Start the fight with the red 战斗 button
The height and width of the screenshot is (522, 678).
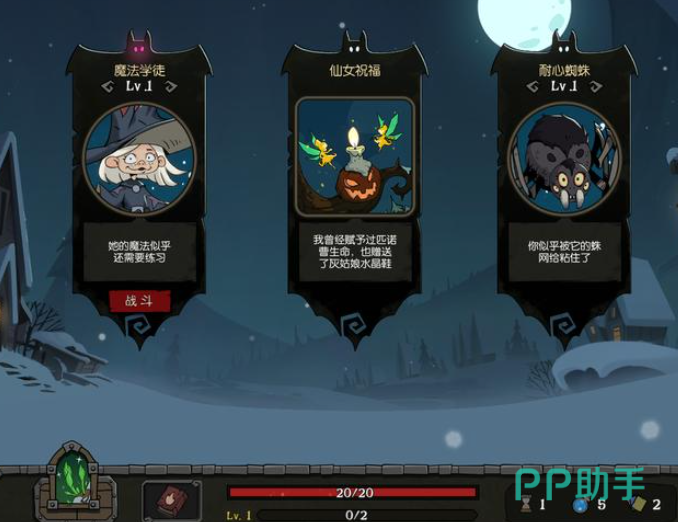point(139,300)
